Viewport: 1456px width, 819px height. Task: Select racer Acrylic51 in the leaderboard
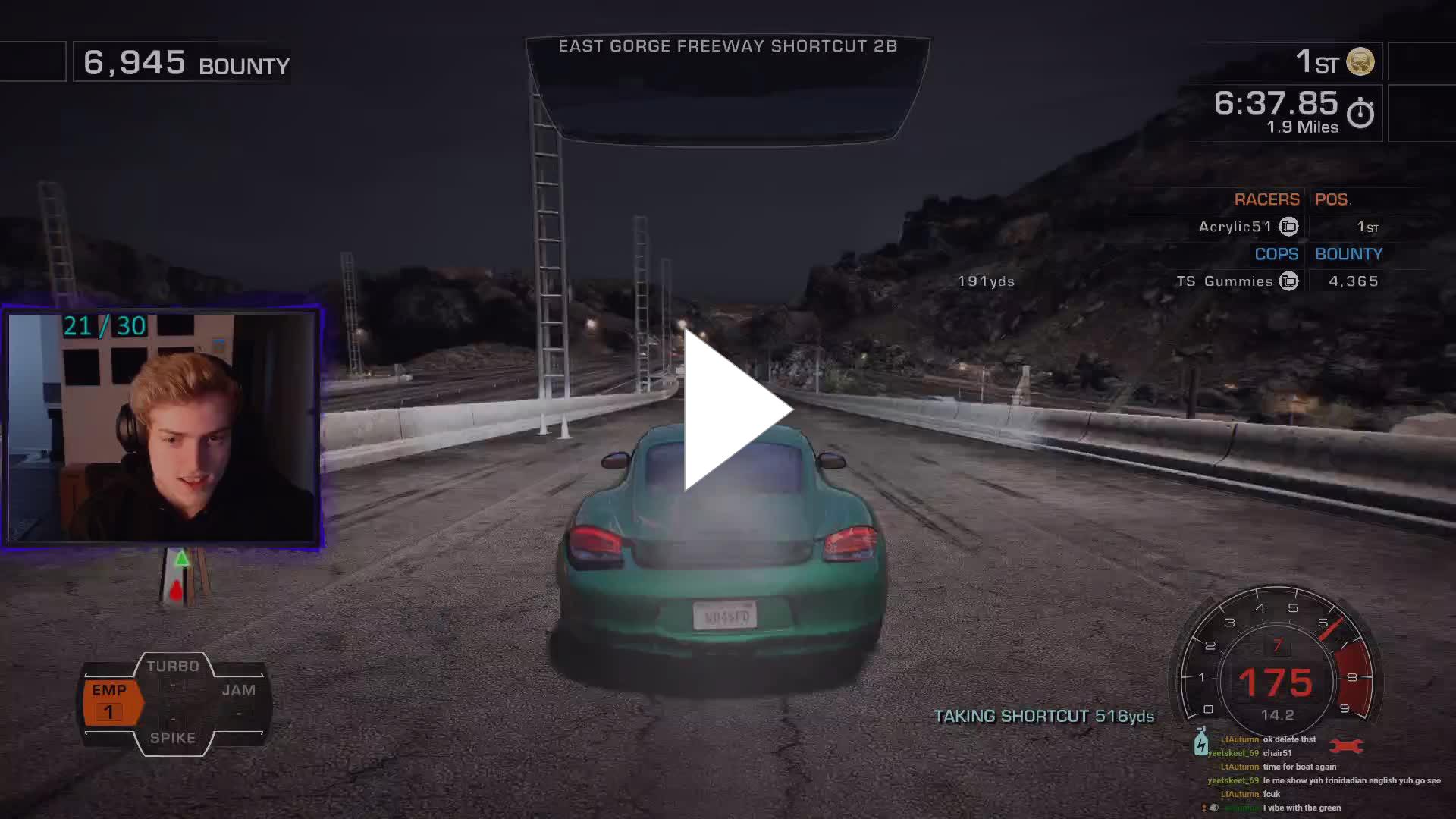click(1235, 227)
